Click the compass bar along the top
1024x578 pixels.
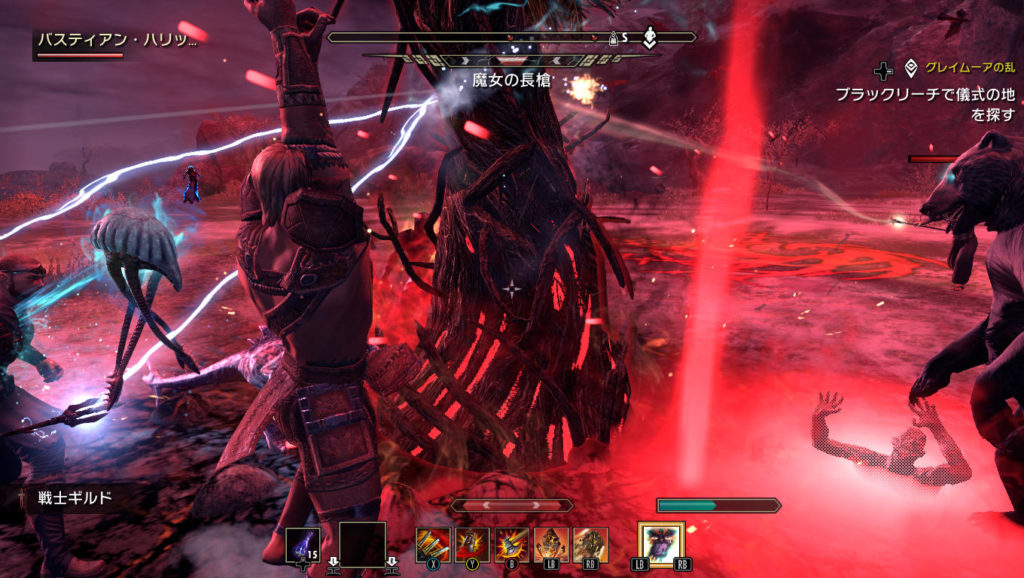(512, 38)
